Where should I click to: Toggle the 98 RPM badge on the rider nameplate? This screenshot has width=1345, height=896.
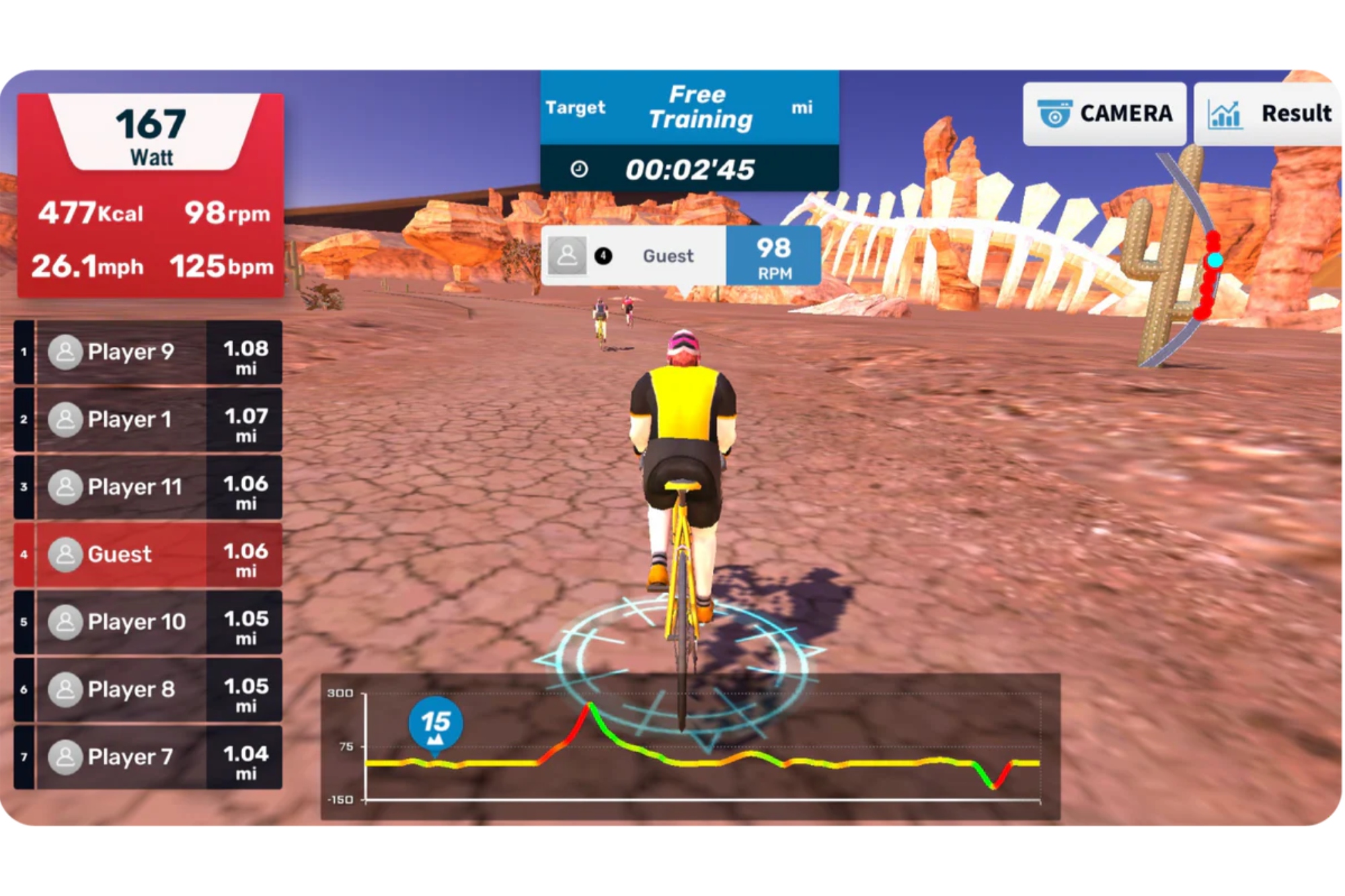(x=775, y=256)
